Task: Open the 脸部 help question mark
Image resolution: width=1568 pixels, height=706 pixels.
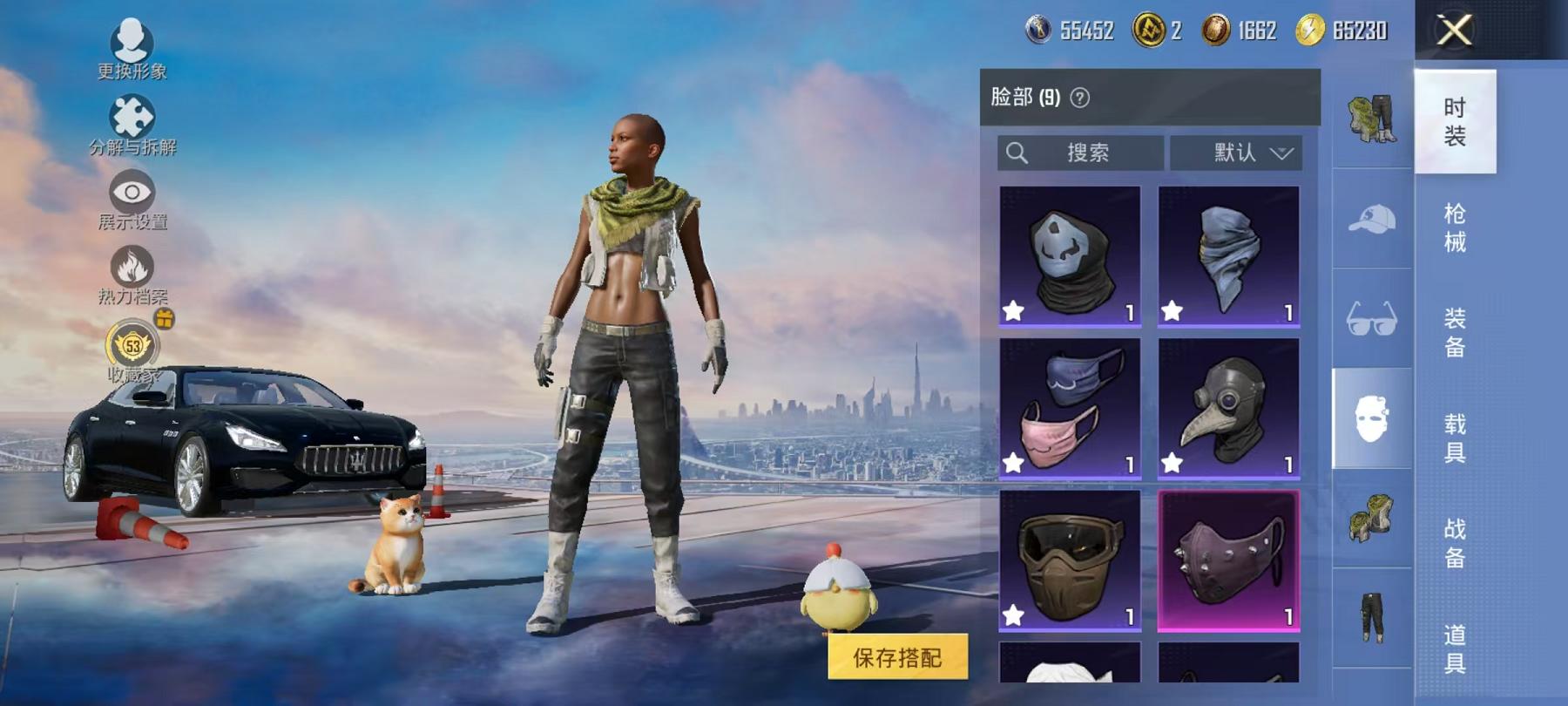Action: pos(1080,96)
